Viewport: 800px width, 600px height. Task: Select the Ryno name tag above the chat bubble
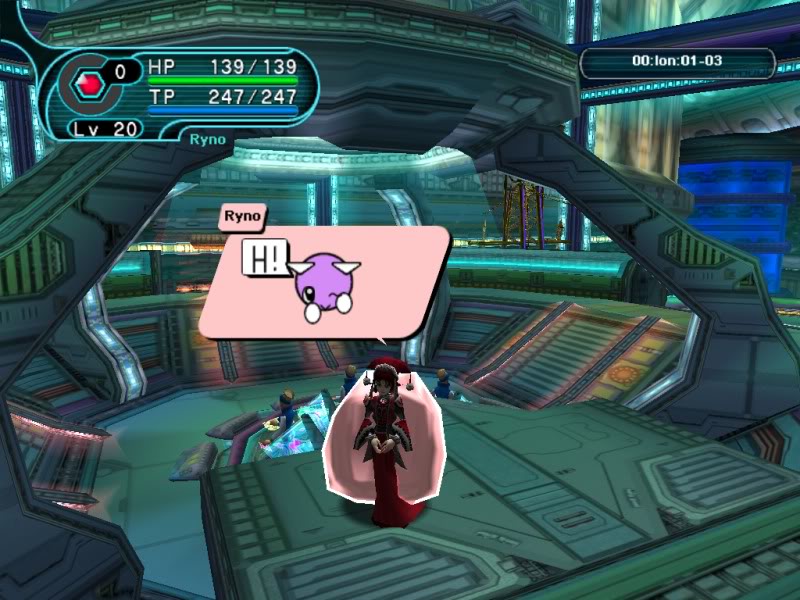242,215
